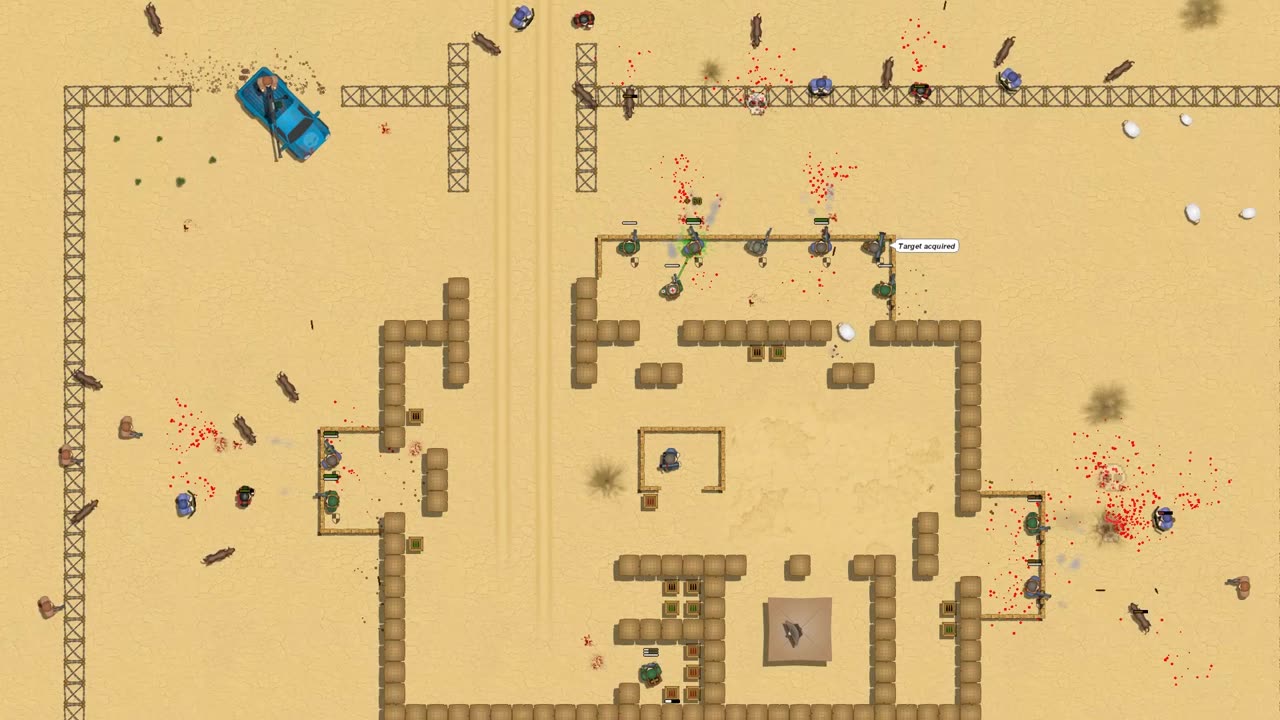Select the soldier with the green selection glow
This screenshot has width=1280, height=720.
692,245
